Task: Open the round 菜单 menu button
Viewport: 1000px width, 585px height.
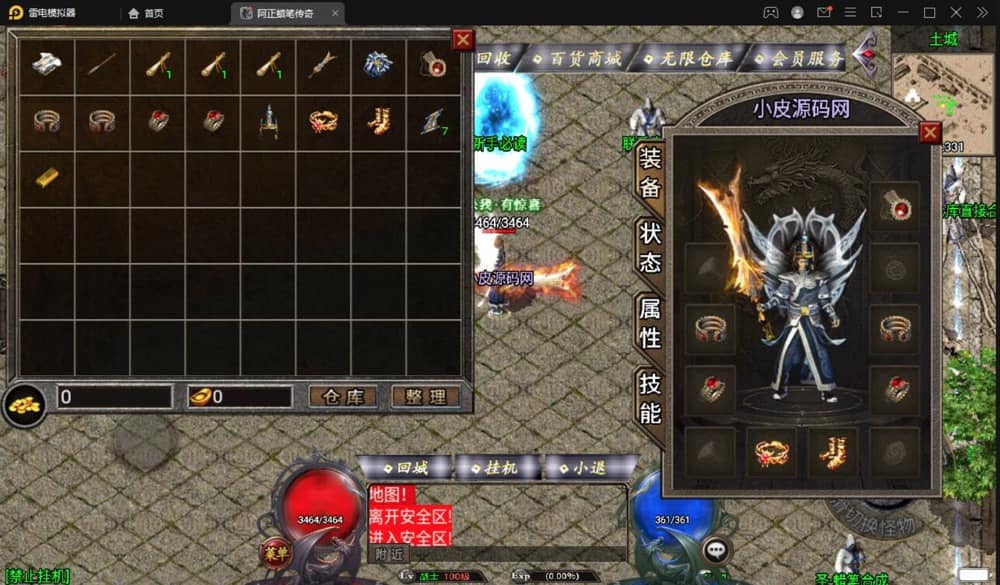Action: point(275,551)
